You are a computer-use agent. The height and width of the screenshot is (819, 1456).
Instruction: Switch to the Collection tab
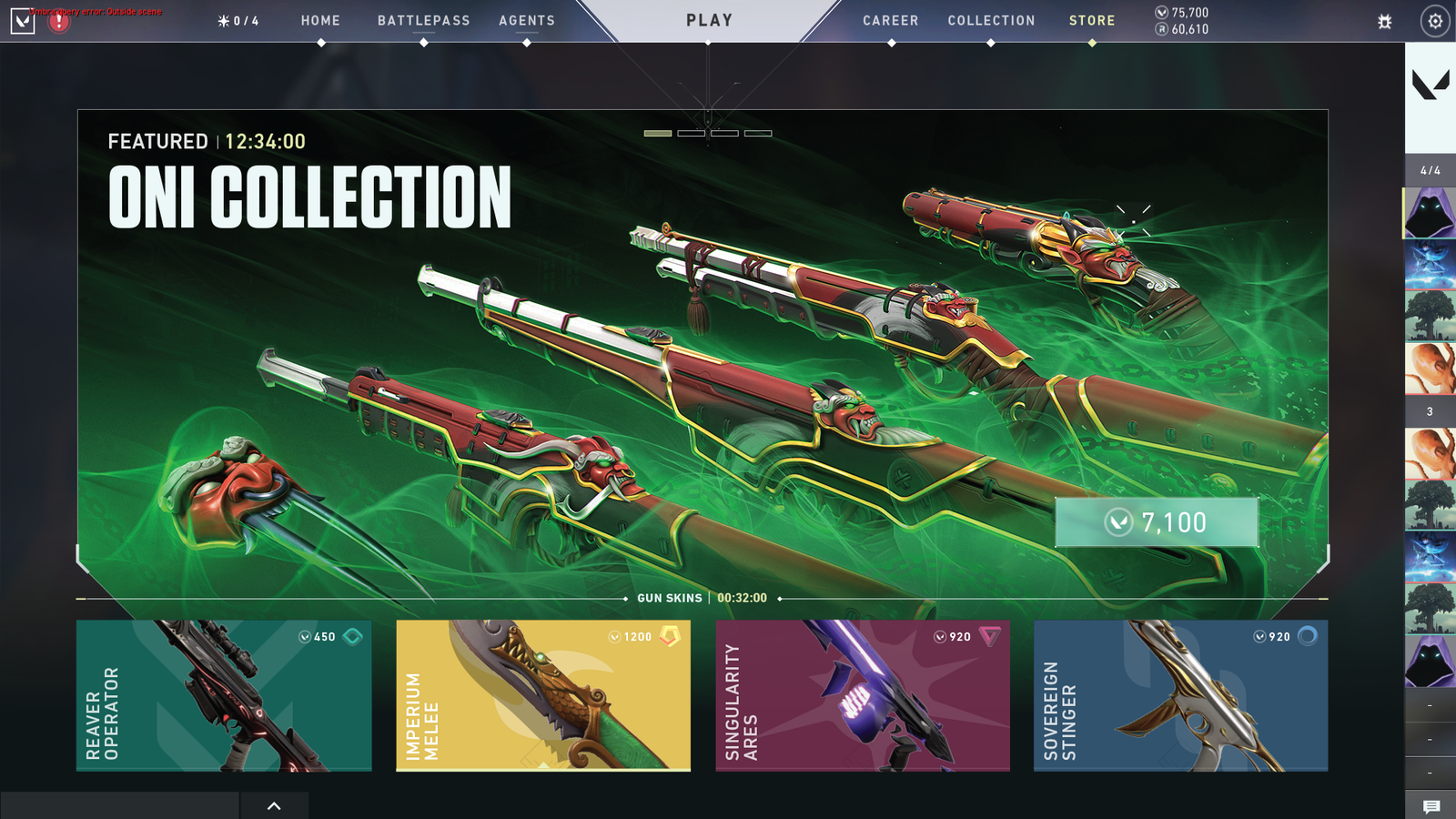click(991, 20)
